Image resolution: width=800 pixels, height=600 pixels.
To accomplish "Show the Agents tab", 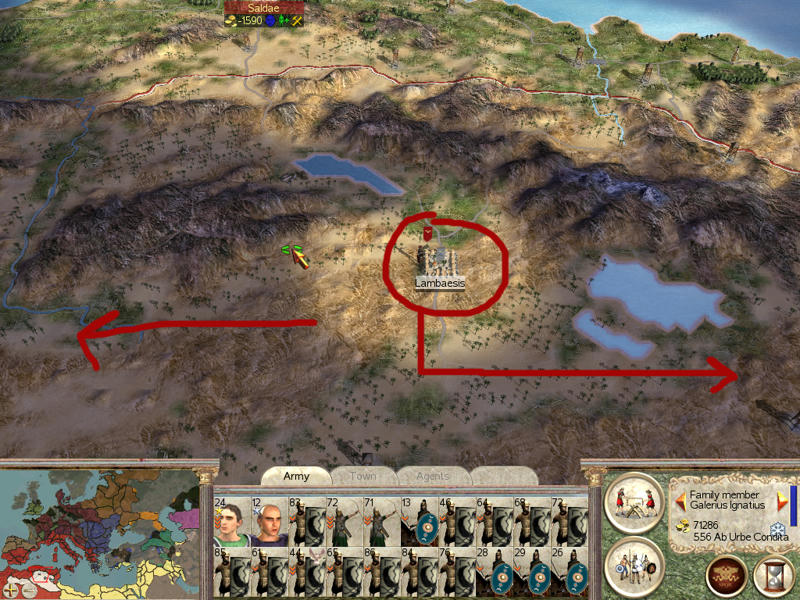I will pyautogui.click(x=432, y=476).
